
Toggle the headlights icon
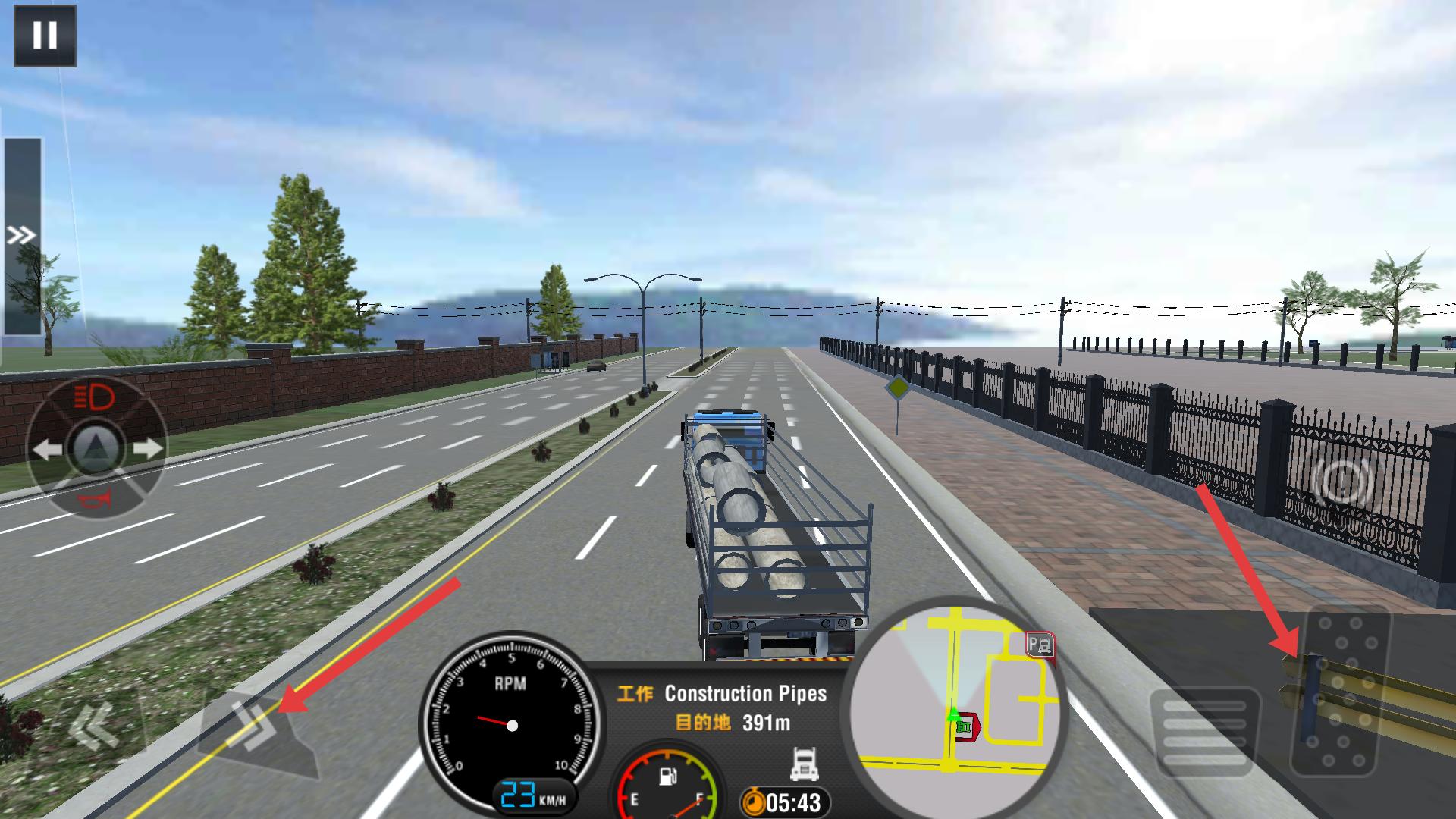(x=96, y=397)
